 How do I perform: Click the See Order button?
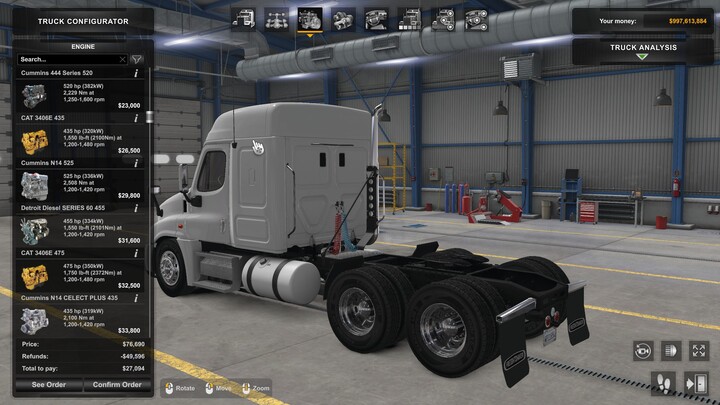[x=48, y=385]
